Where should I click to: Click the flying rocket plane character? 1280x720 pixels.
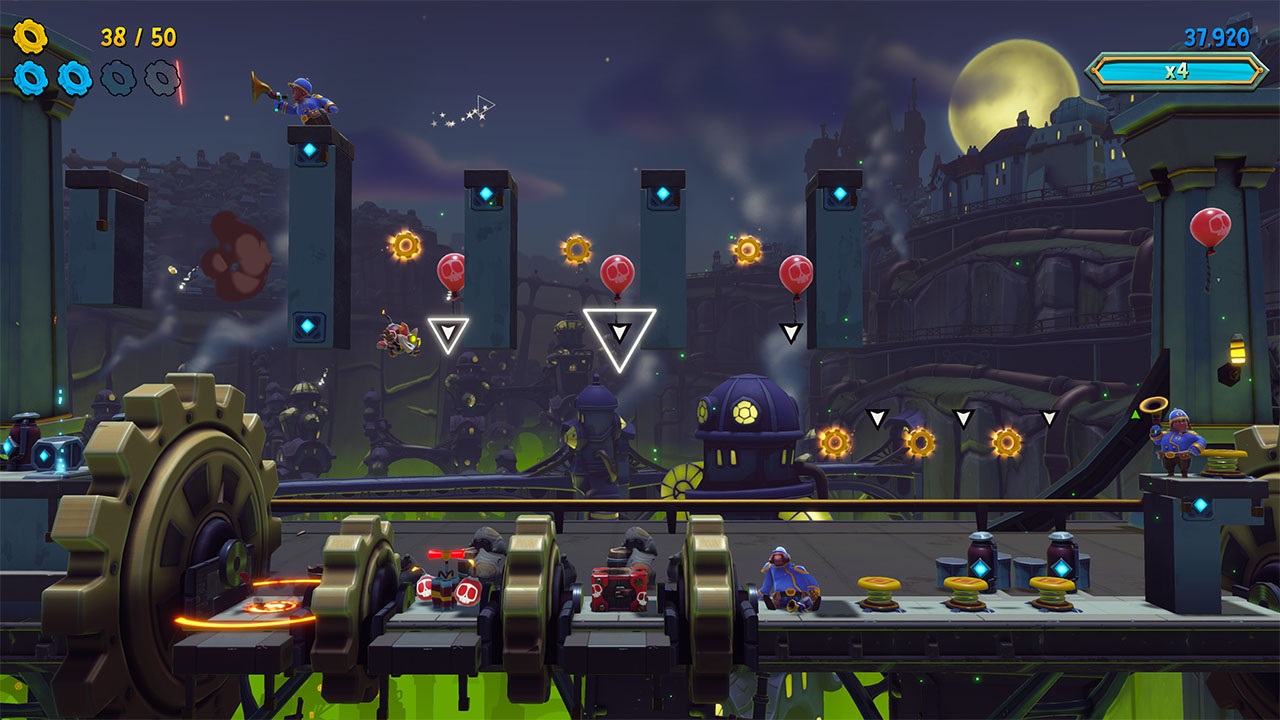[x=397, y=338]
